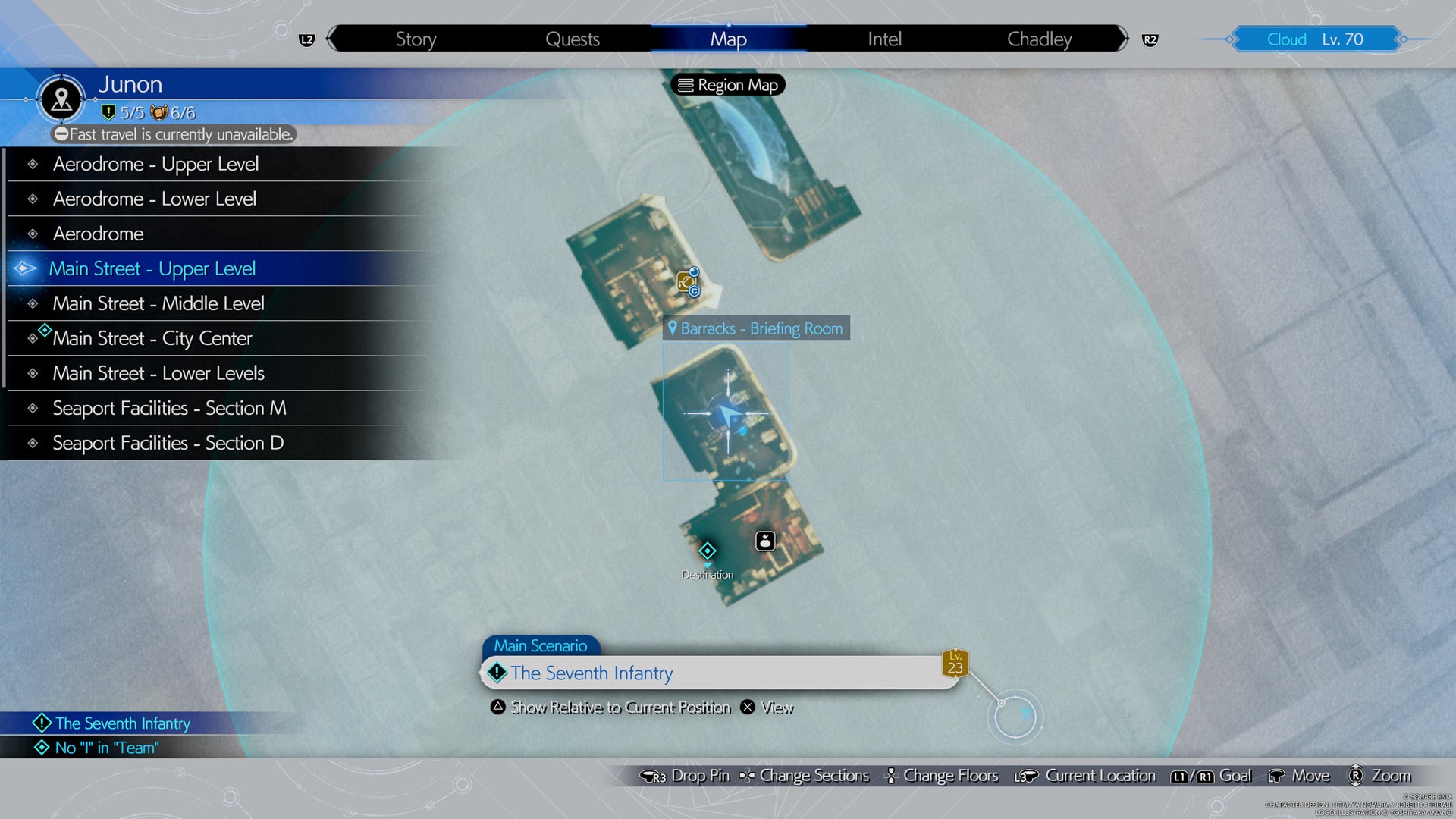The image size is (1456, 819).
Task: Choose Main Street - Lower Levels
Action: (x=158, y=373)
